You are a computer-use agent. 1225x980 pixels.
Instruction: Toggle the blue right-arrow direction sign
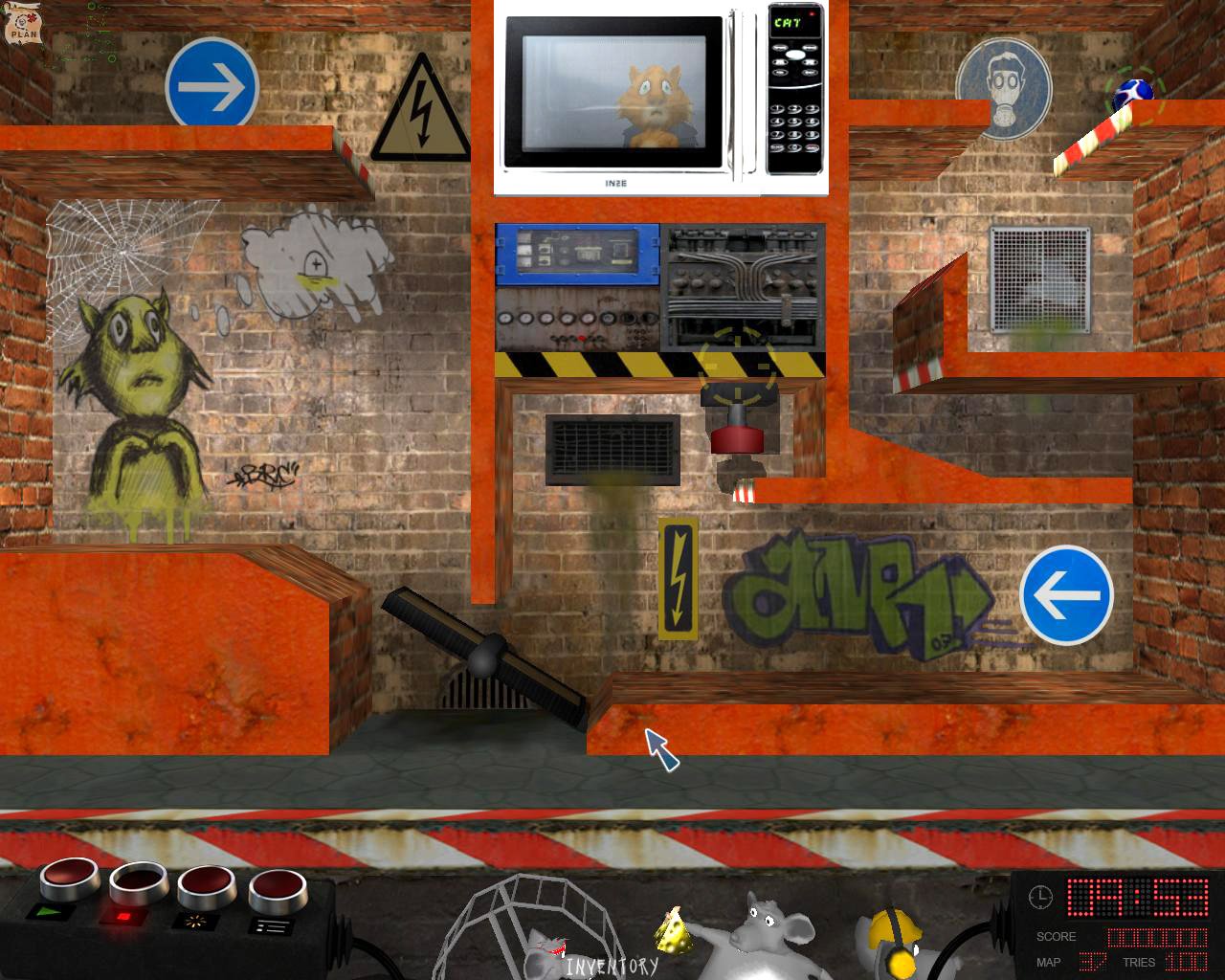tap(210, 85)
